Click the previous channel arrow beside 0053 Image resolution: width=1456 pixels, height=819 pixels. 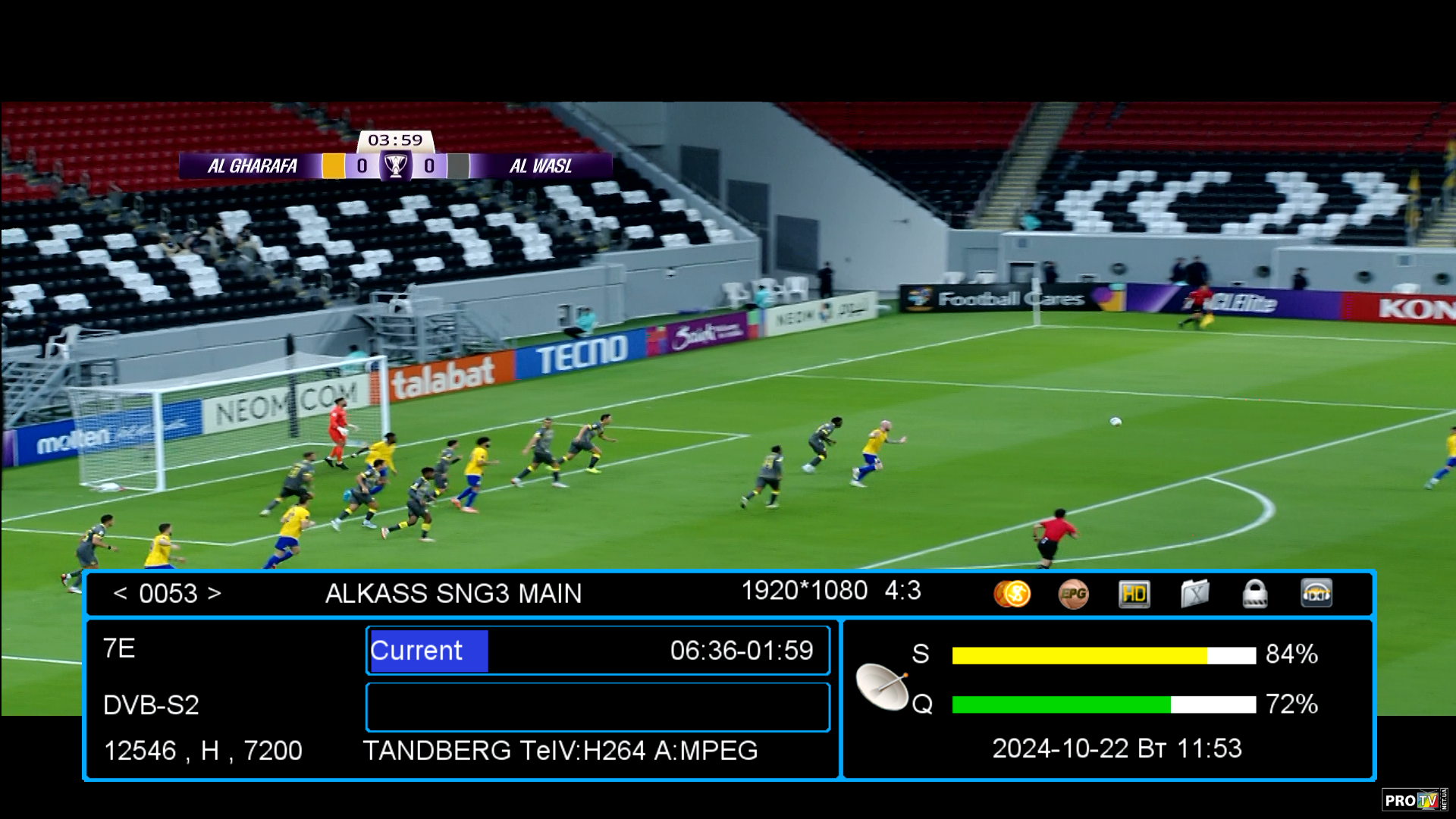pyautogui.click(x=120, y=593)
